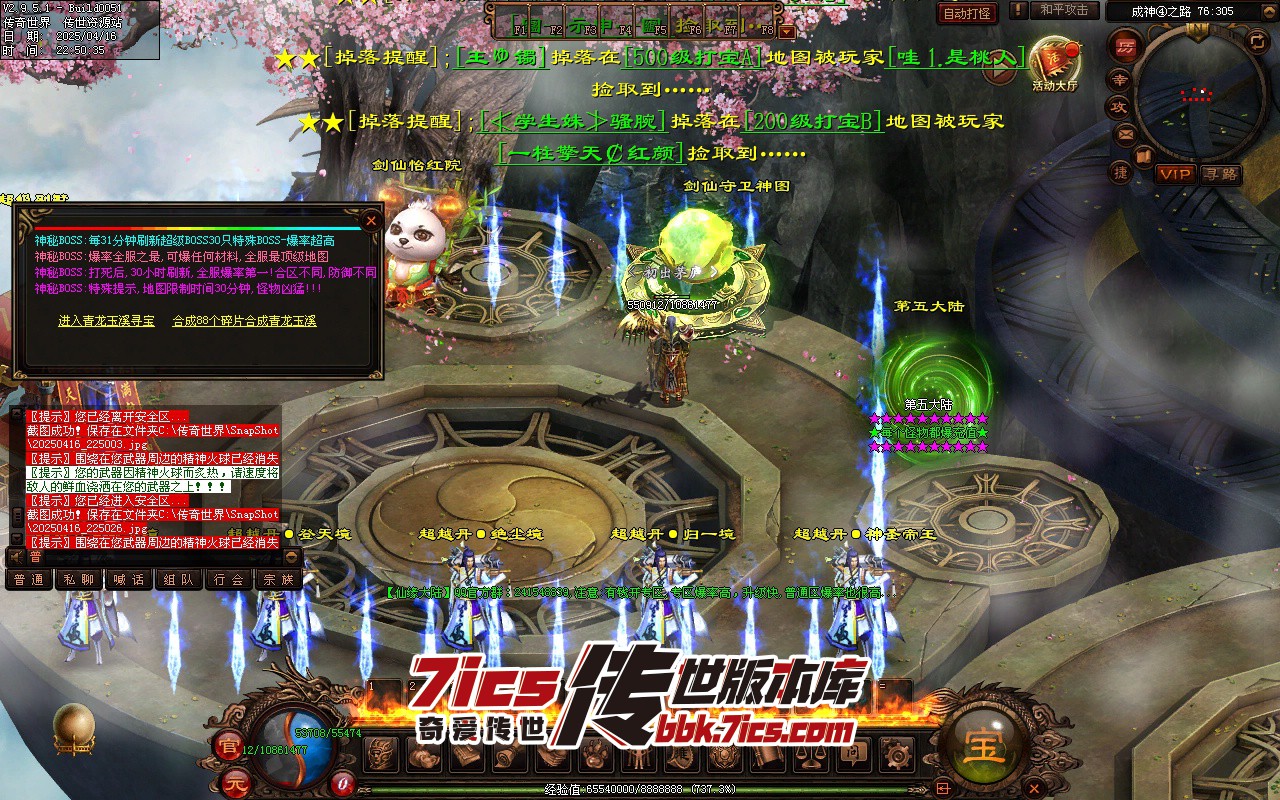The width and height of the screenshot is (1280, 800).
Task: Activate the 寻路 pathfinding button
Action: pyautogui.click(x=1220, y=174)
